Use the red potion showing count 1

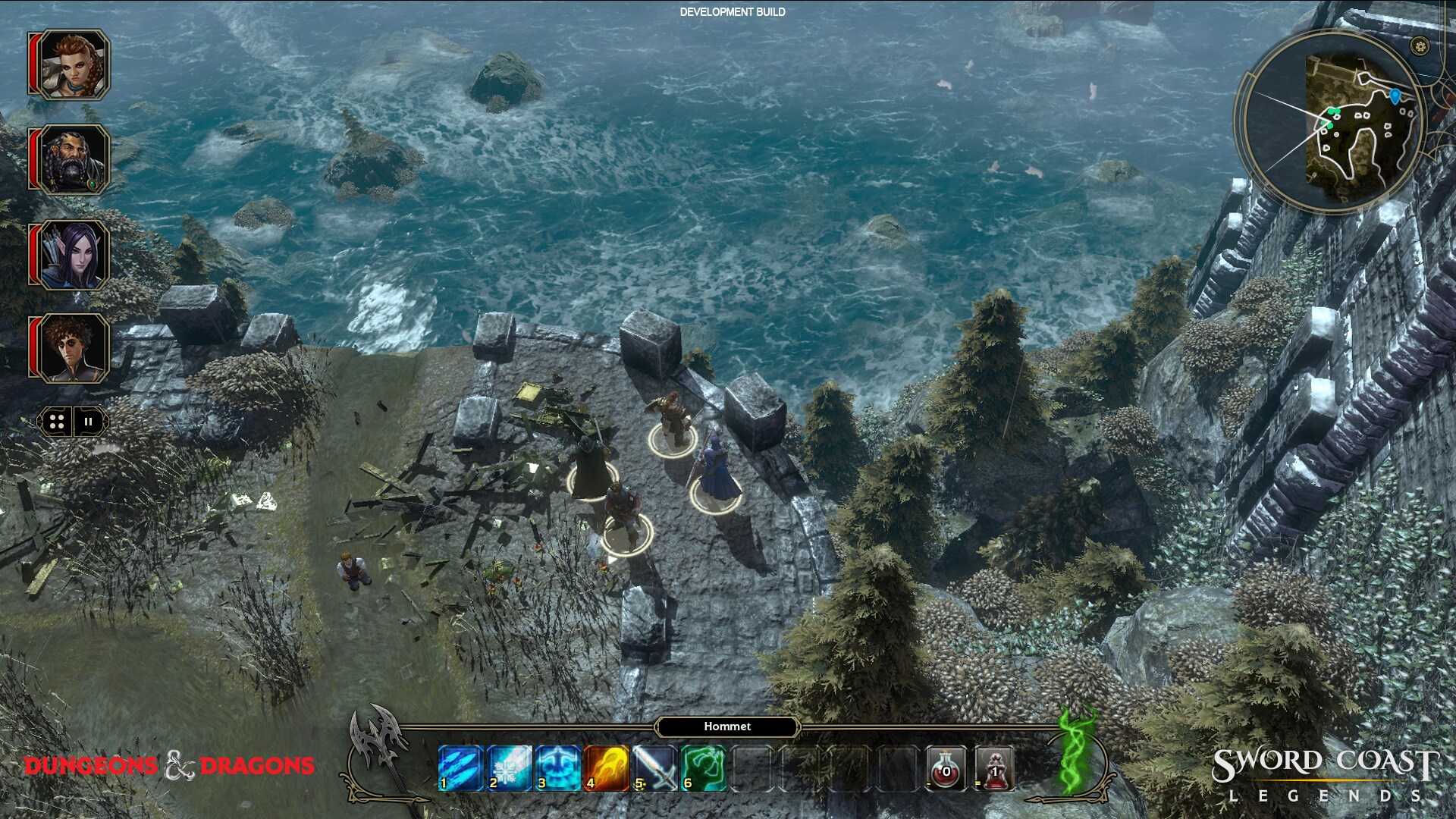pyautogui.click(x=994, y=769)
